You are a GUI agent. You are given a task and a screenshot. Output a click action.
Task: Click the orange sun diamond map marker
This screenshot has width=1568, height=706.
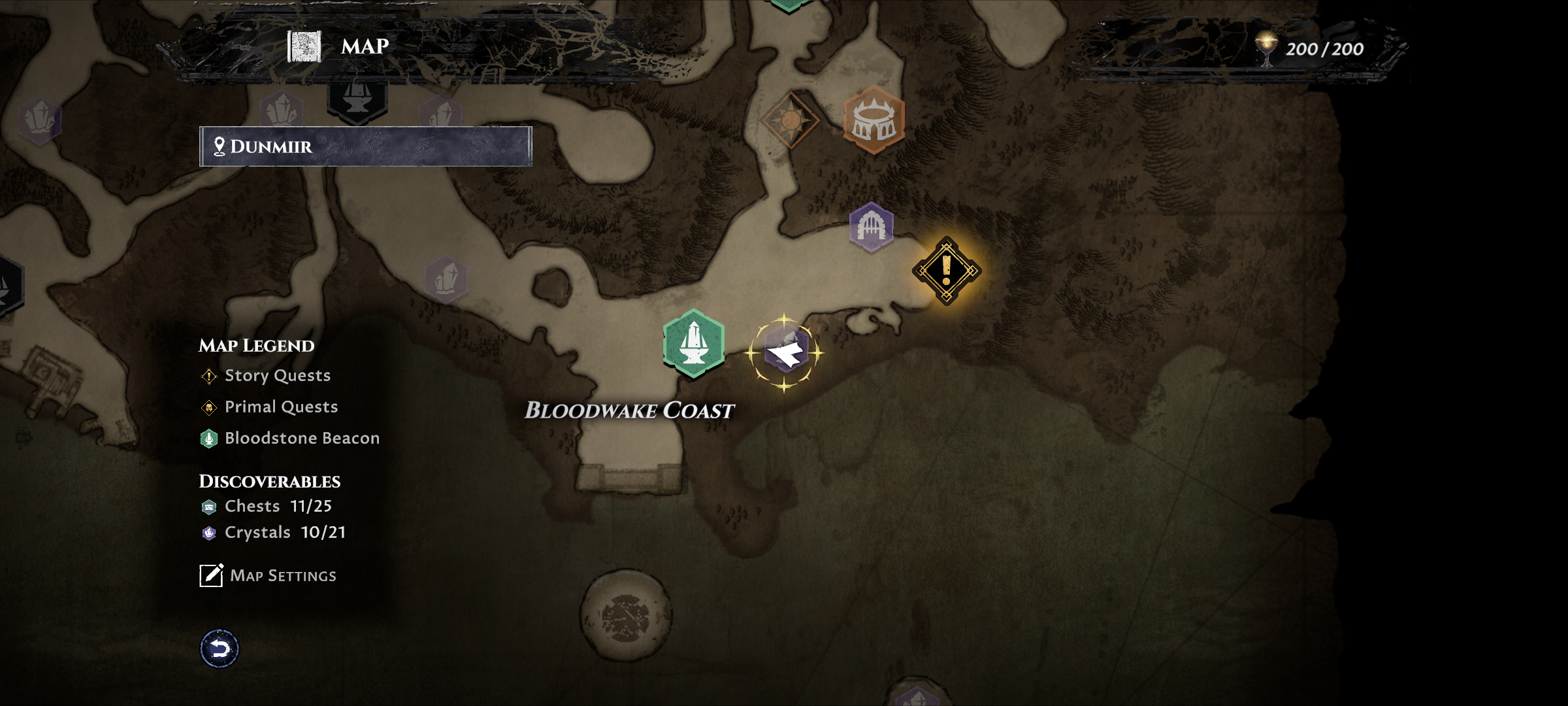791,120
